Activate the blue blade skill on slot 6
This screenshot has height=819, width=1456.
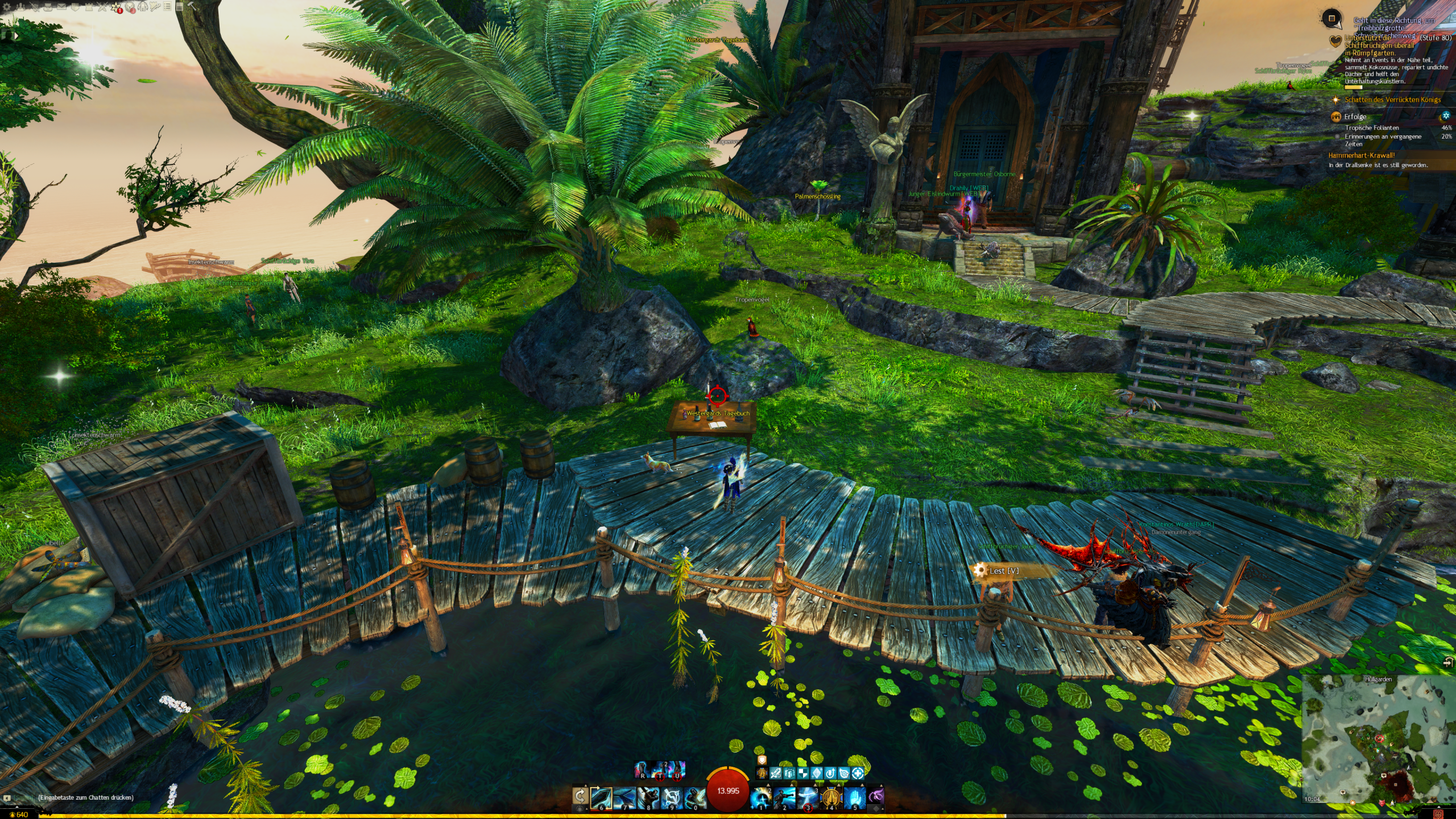point(601,797)
